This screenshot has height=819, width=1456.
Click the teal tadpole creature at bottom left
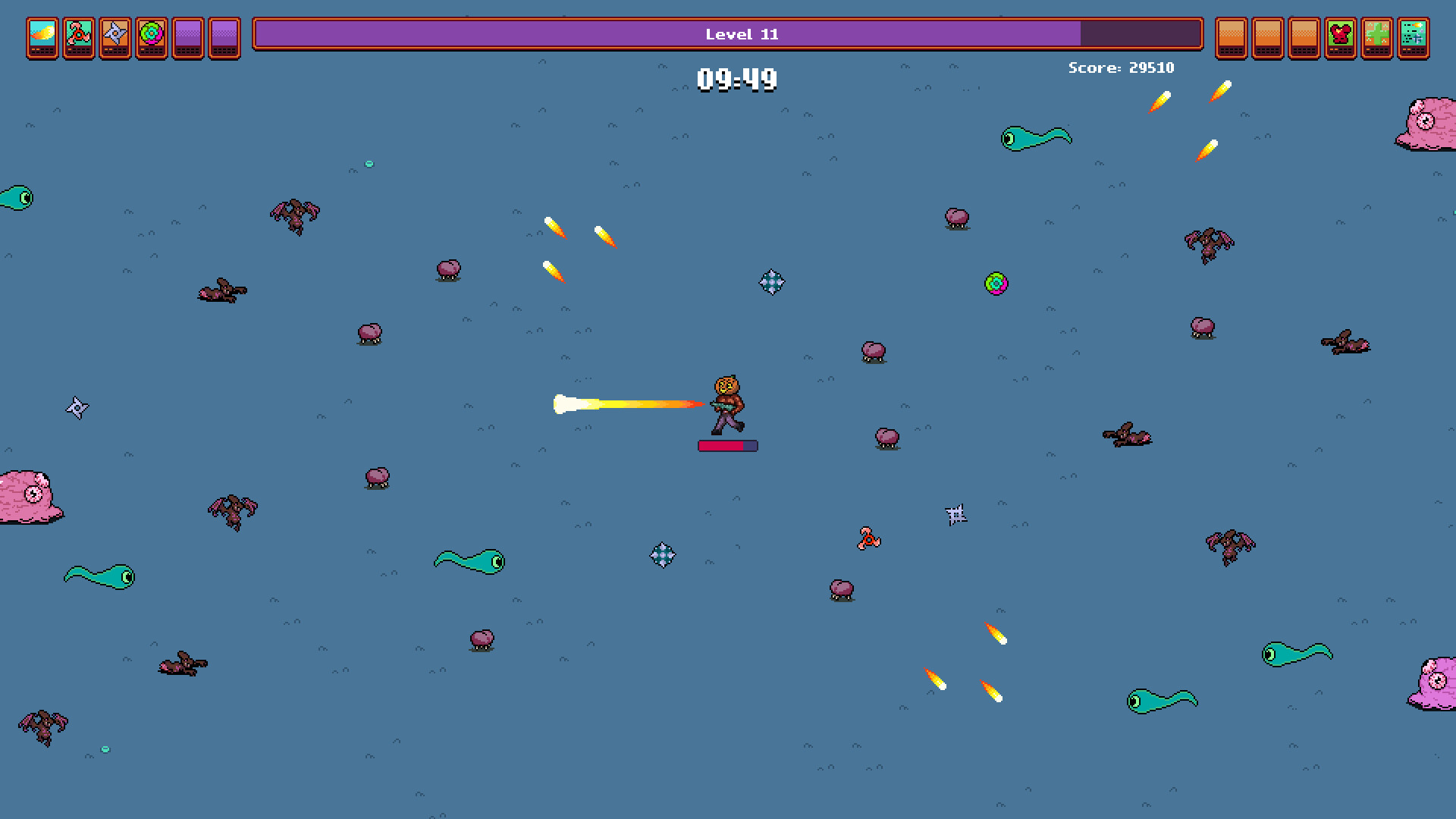[x=99, y=576]
